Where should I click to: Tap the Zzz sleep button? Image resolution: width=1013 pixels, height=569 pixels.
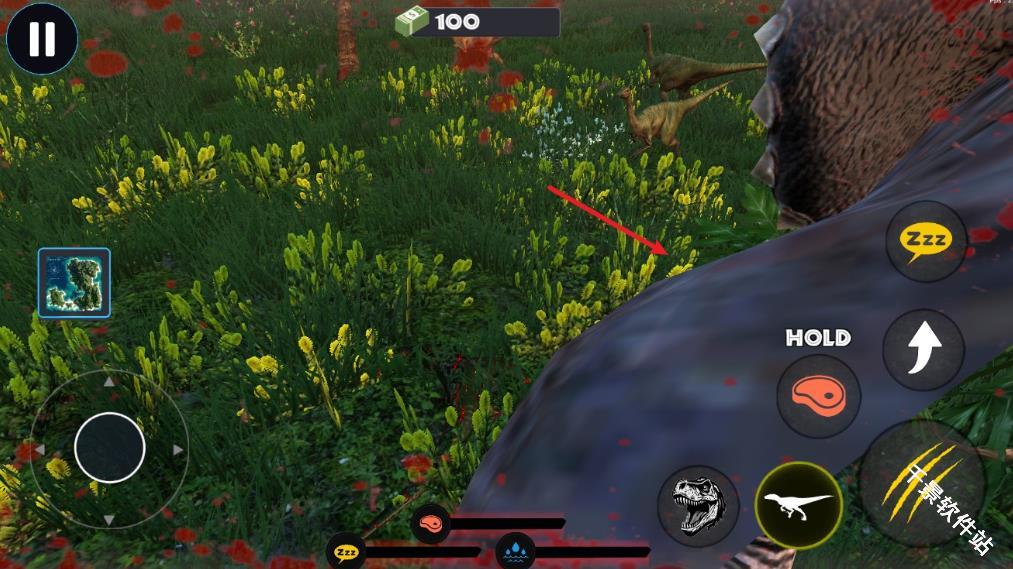click(x=925, y=241)
